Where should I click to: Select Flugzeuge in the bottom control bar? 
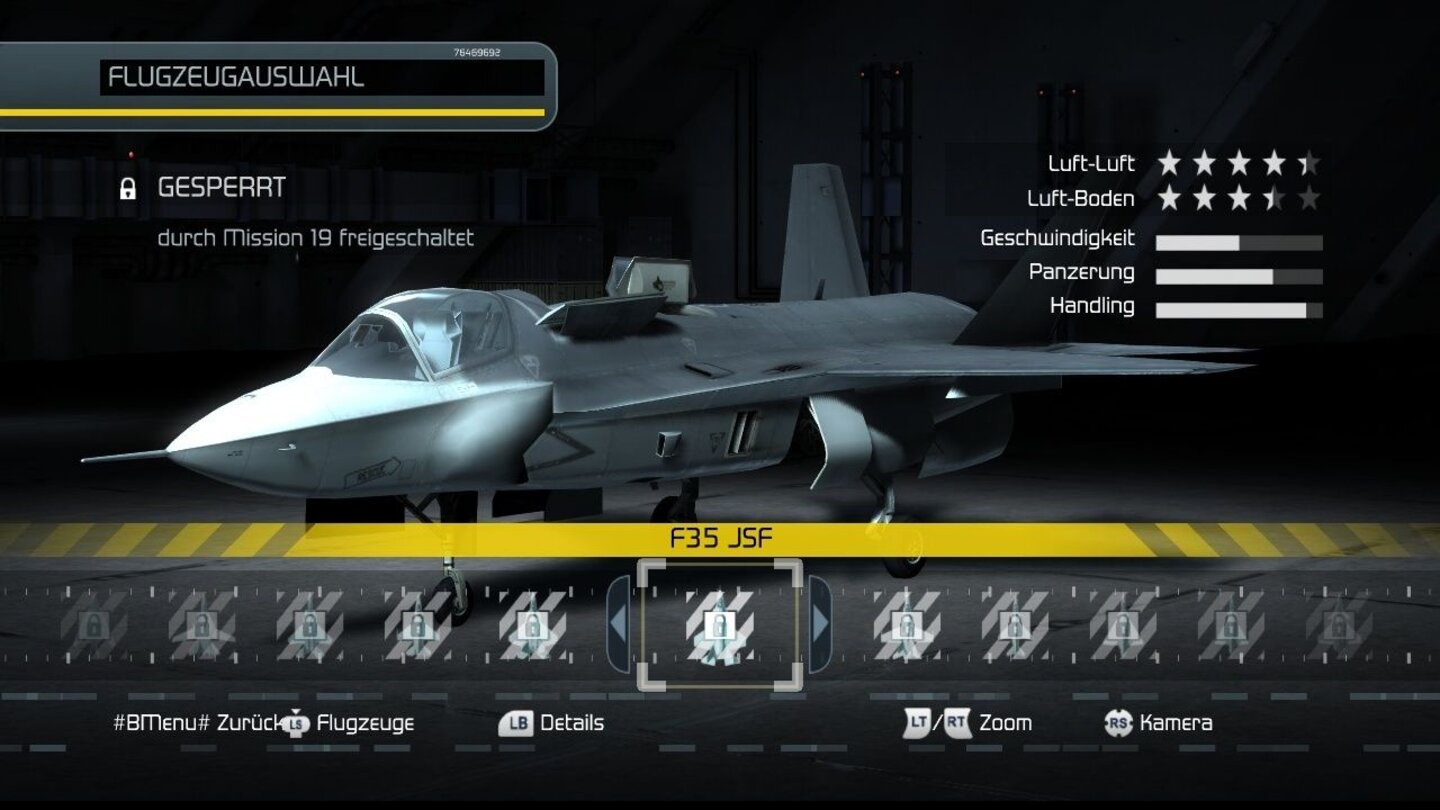pyautogui.click(x=367, y=723)
